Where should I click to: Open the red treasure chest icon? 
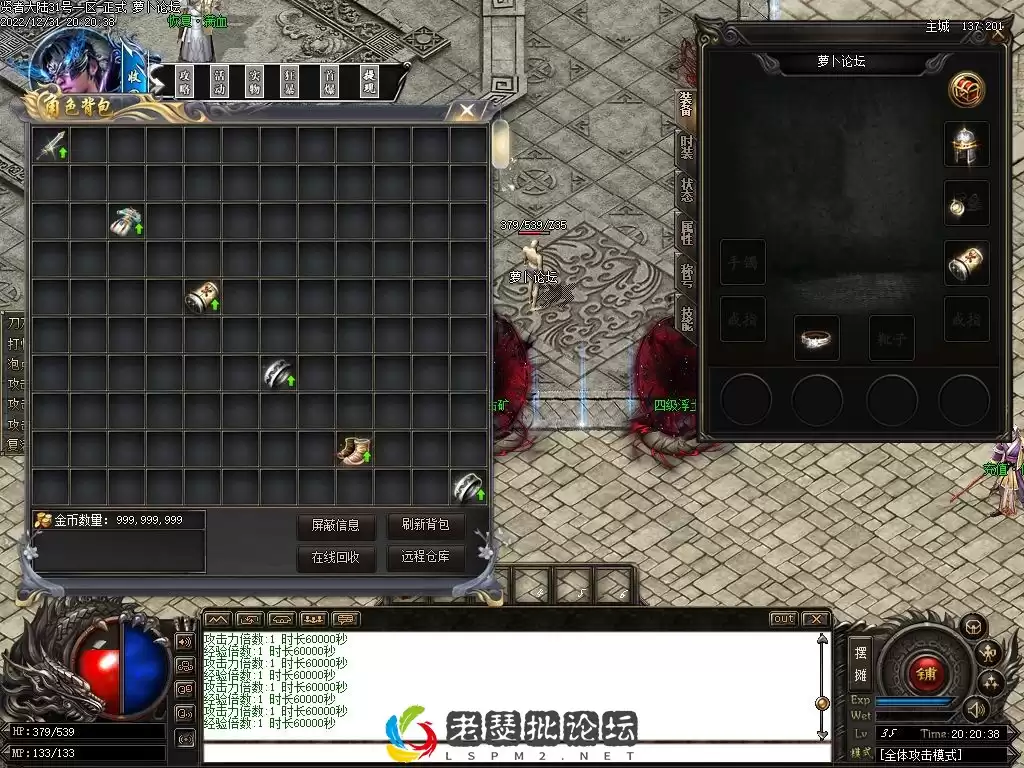[966, 90]
